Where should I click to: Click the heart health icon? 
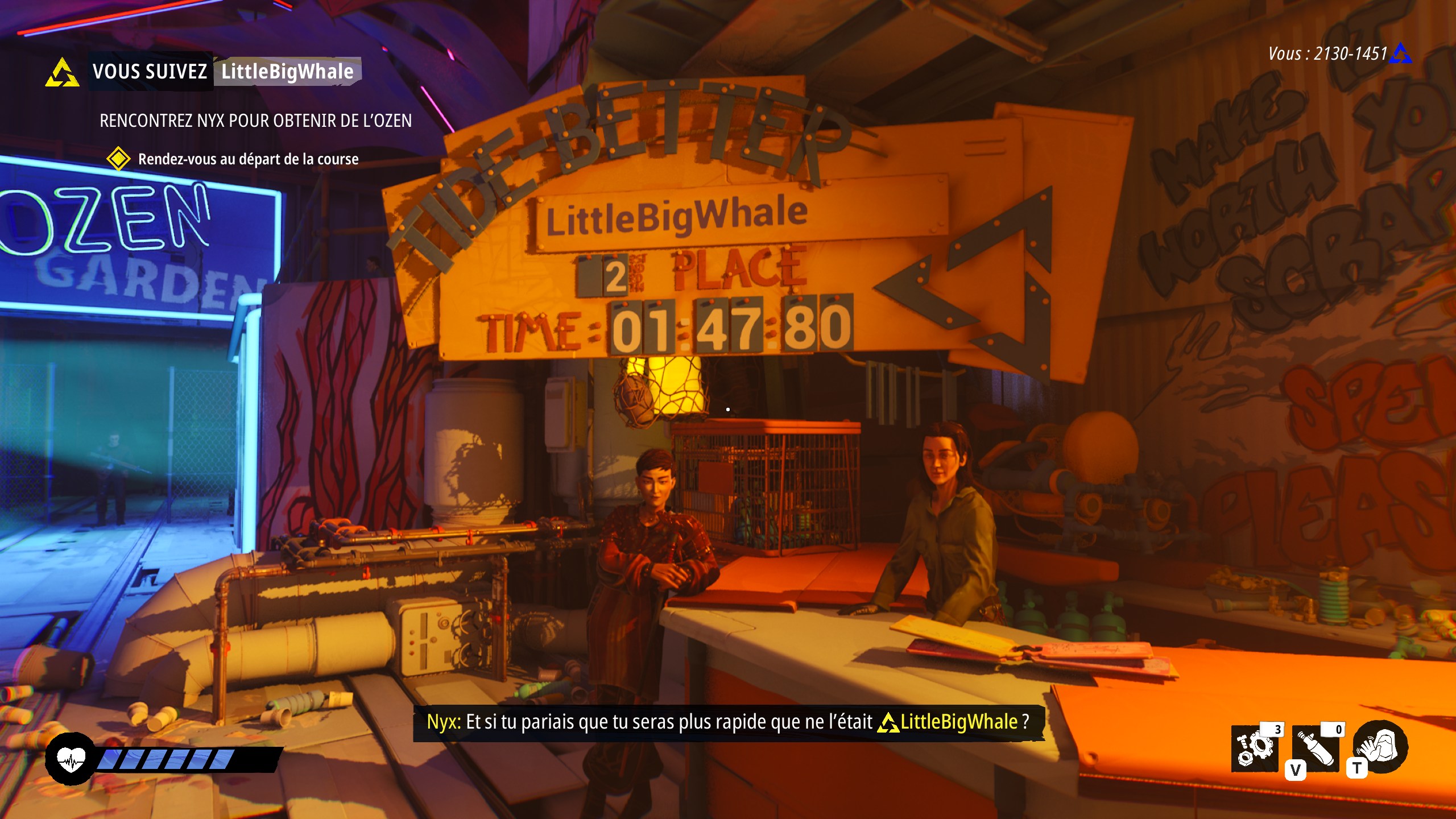(71, 759)
